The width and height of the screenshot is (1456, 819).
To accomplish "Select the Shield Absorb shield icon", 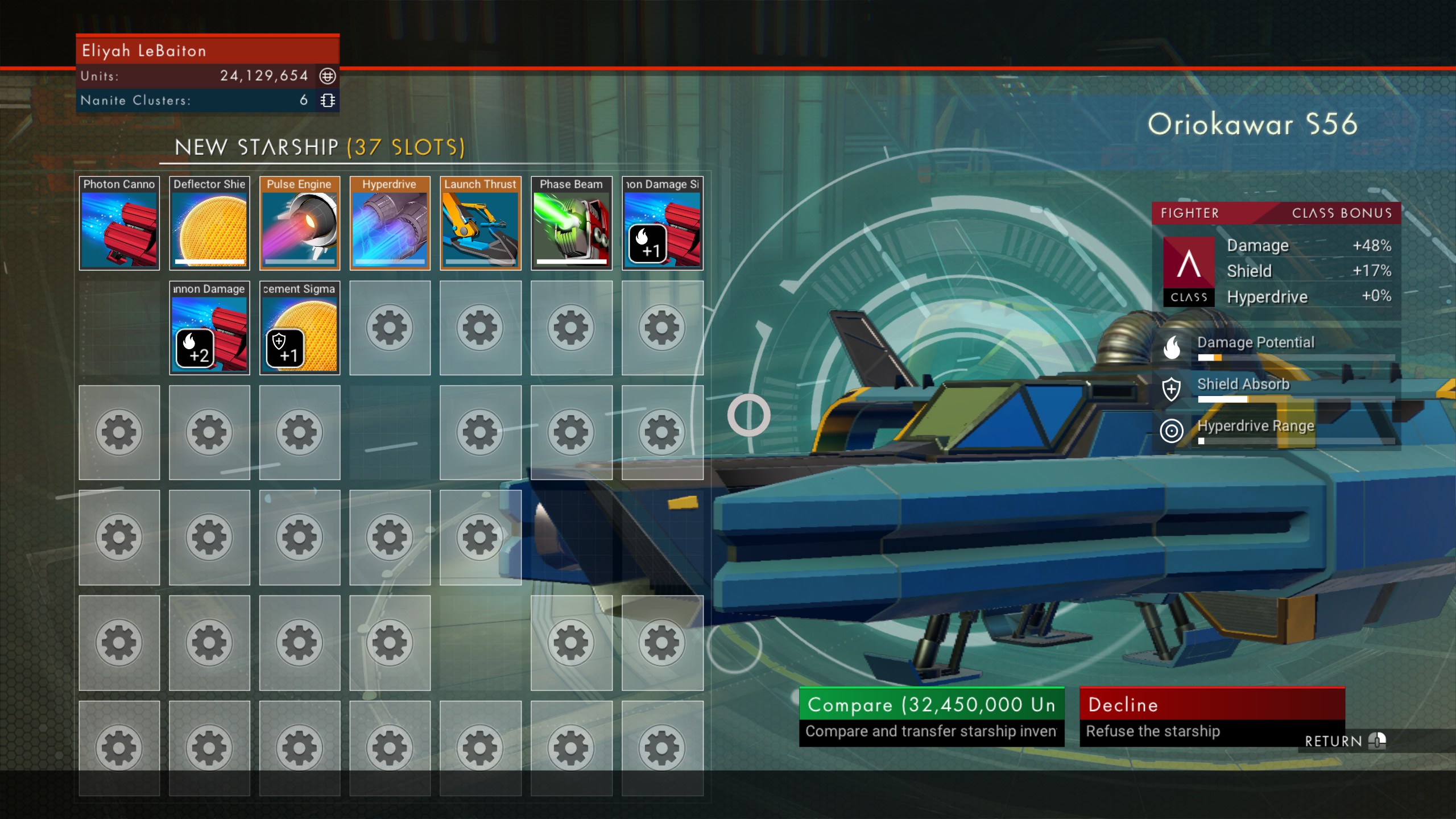I will (x=1173, y=390).
